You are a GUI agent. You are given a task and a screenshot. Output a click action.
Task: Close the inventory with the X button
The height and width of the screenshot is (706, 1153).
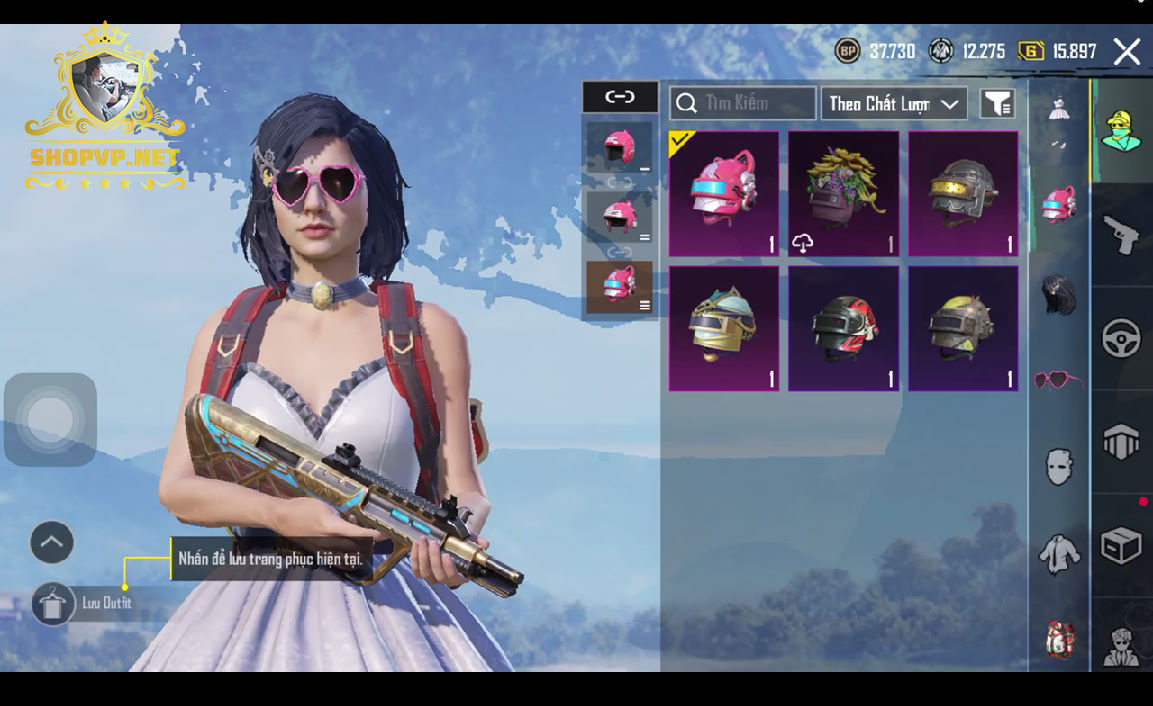[1127, 52]
